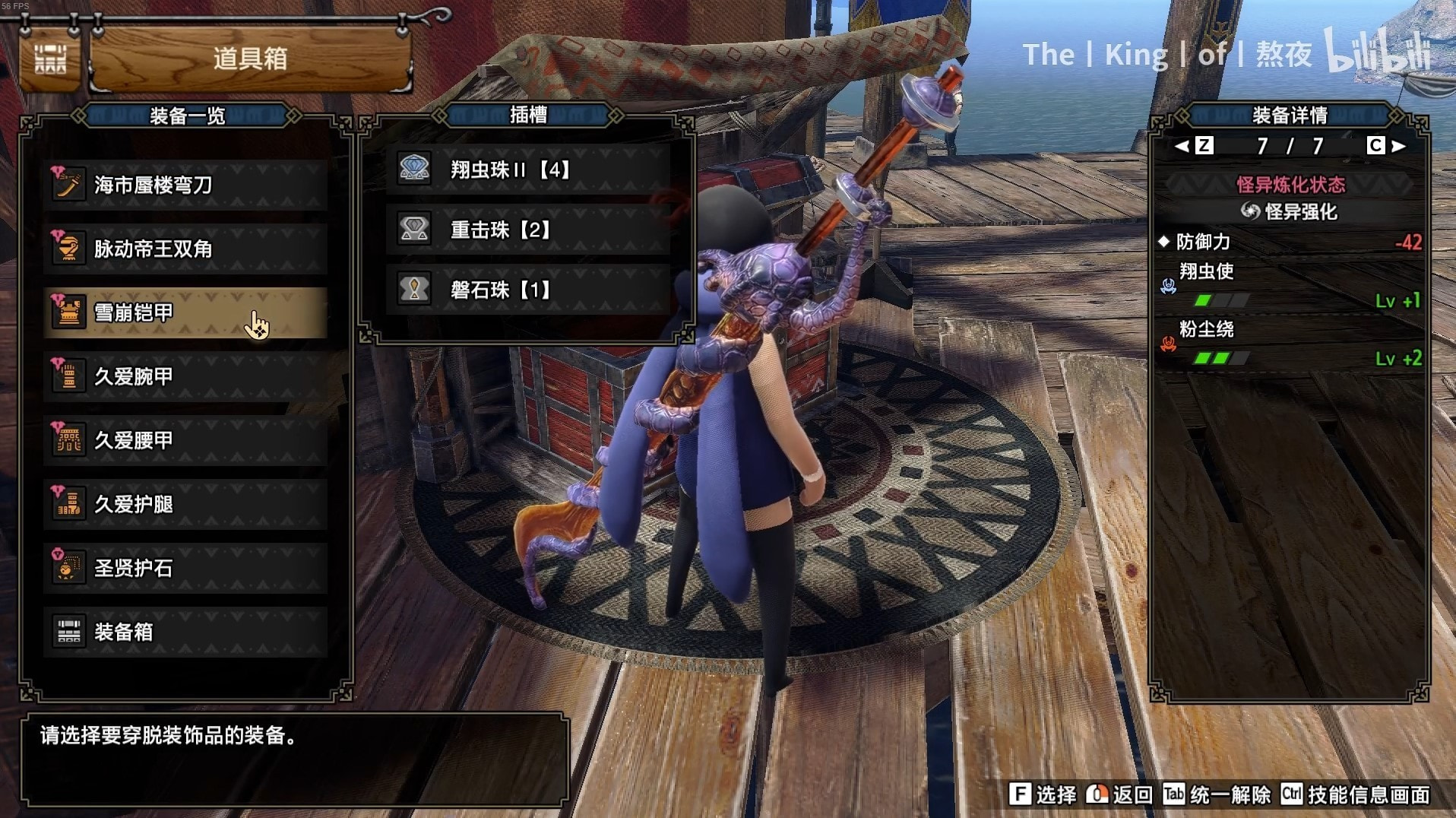Image resolution: width=1456 pixels, height=818 pixels.
Task: Open the 久爱腰甲 waist armor row
Action: click(185, 440)
